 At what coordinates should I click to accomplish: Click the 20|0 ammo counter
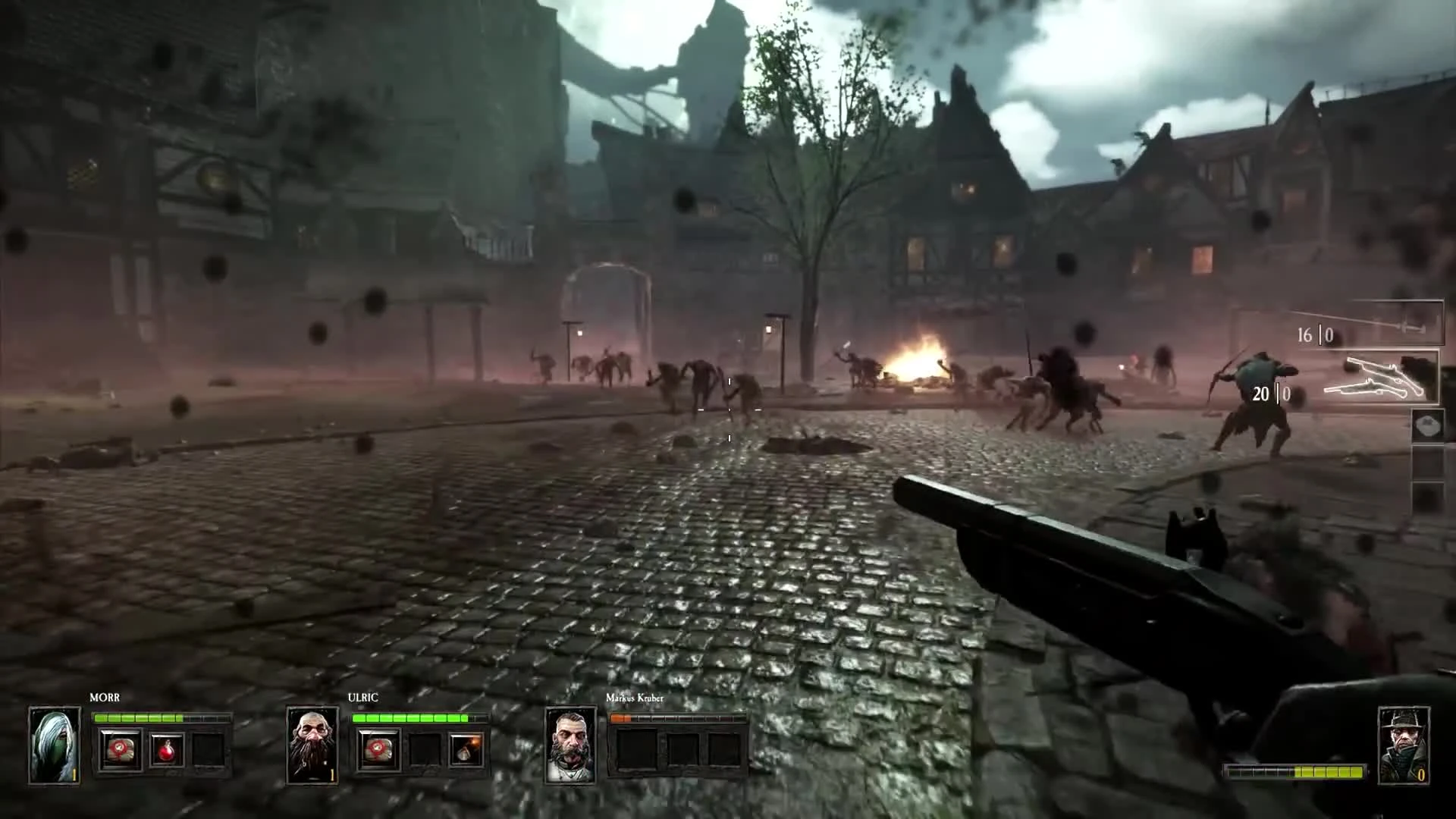point(1269,394)
